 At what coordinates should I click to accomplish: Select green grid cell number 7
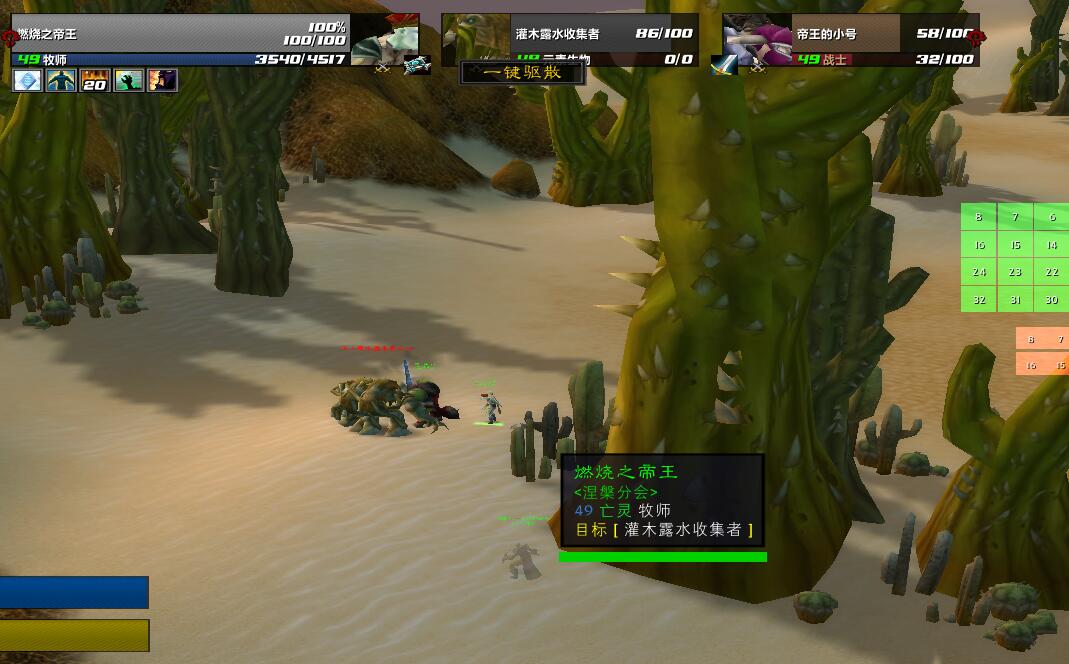tap(1015, 217)
